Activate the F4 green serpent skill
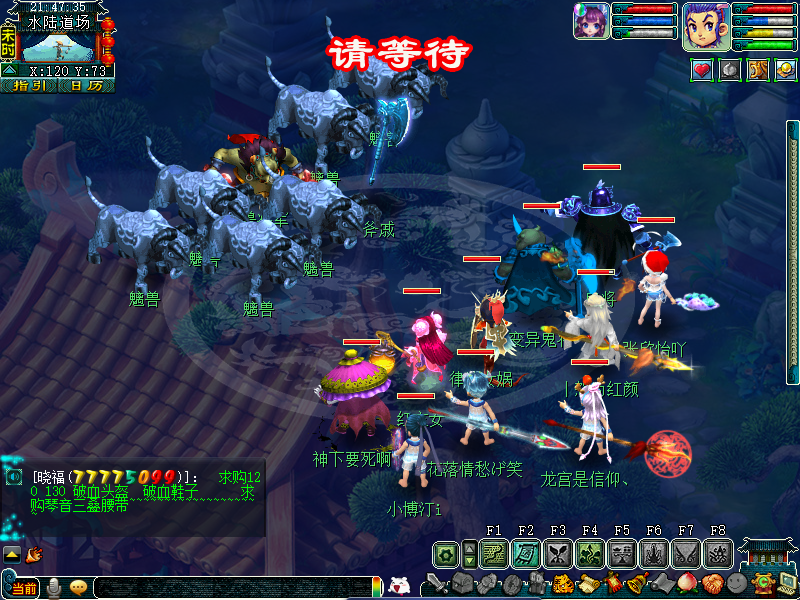The image size is (800, 600). [x=590, y=553]
